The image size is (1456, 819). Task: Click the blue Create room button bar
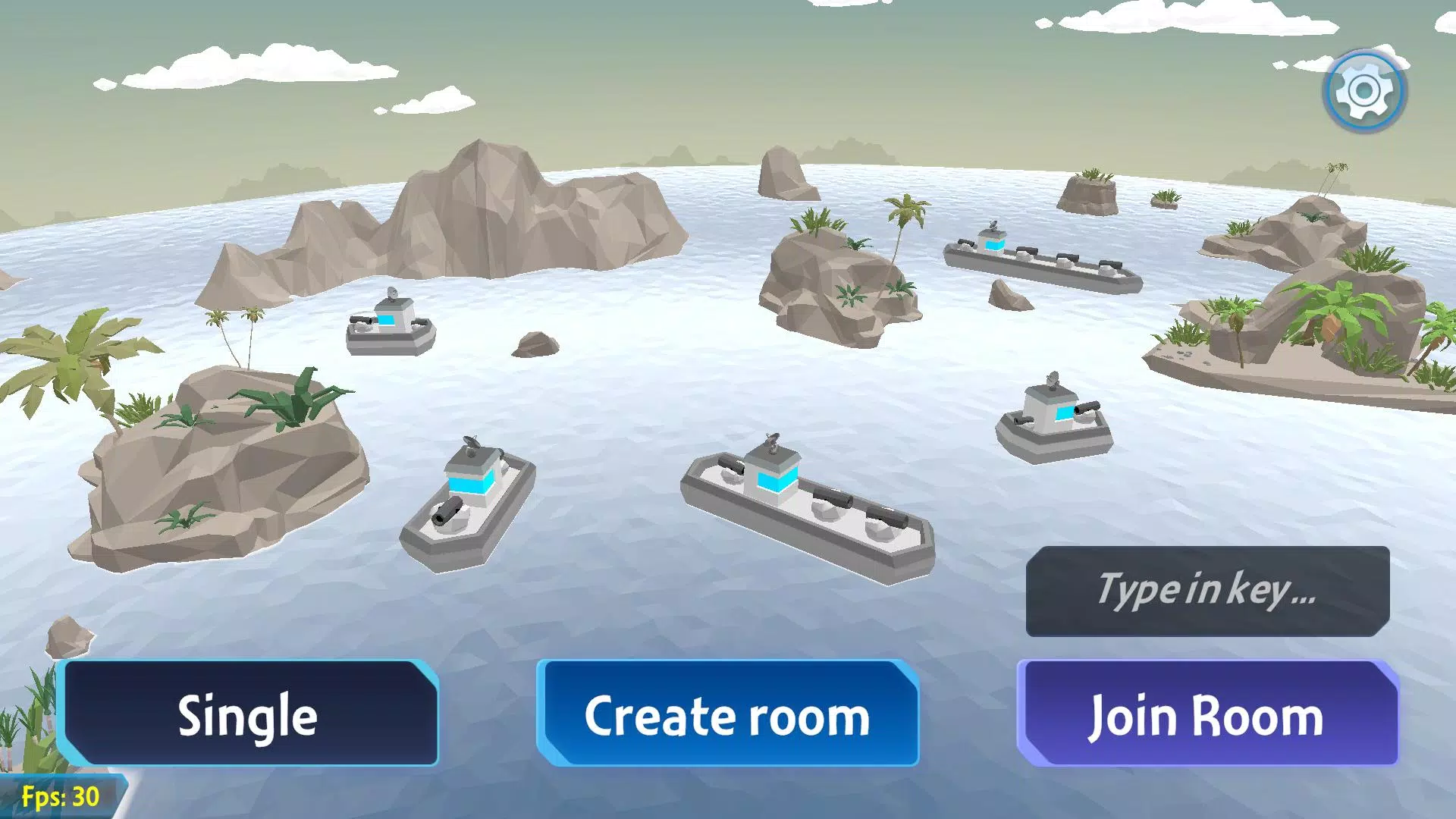[x=728, y=714]
